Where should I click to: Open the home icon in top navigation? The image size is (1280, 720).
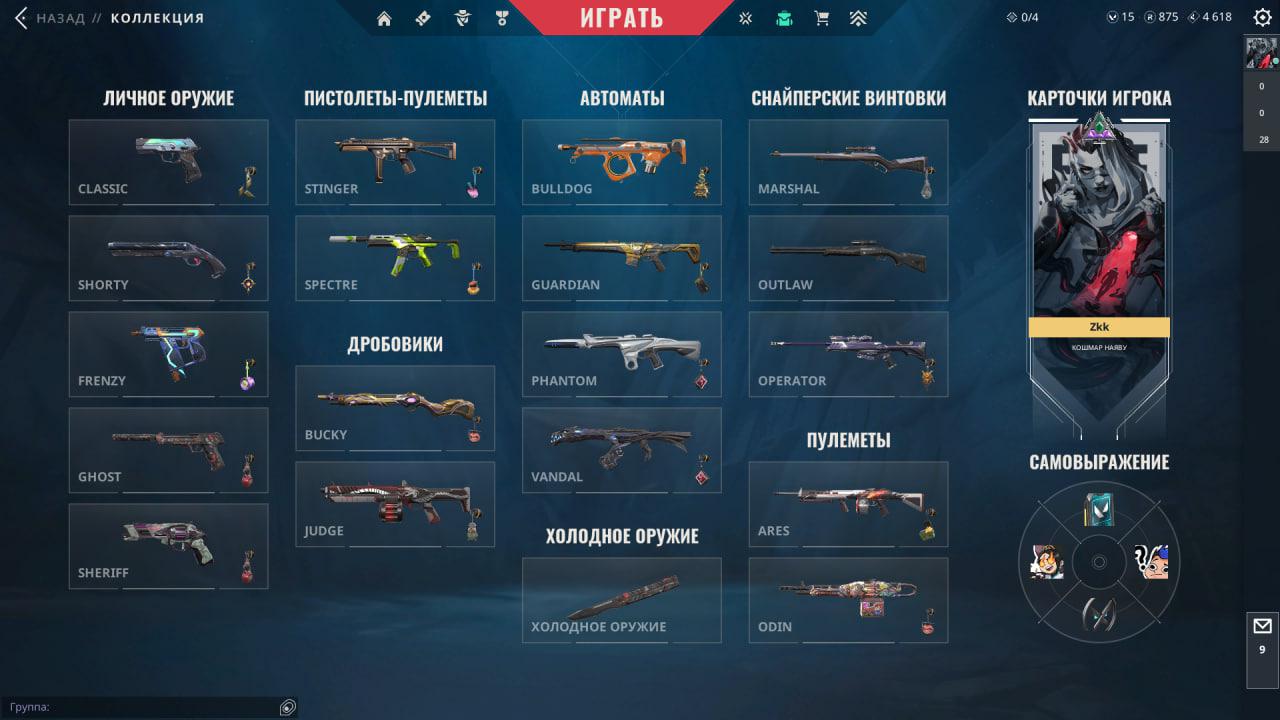coord(384,18)
